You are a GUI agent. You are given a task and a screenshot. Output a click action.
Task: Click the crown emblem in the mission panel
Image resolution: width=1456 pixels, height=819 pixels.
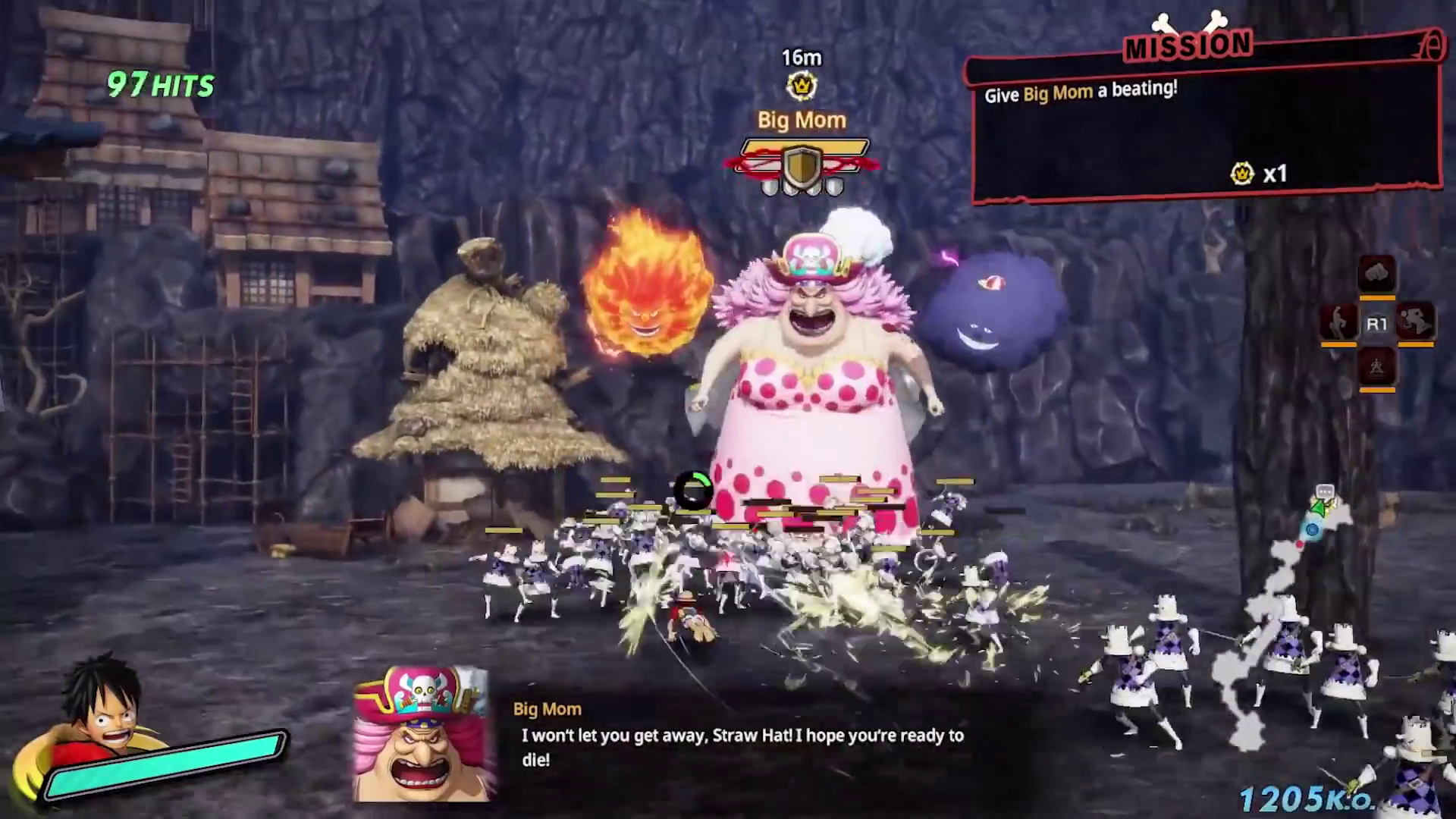click(1241, 174)
